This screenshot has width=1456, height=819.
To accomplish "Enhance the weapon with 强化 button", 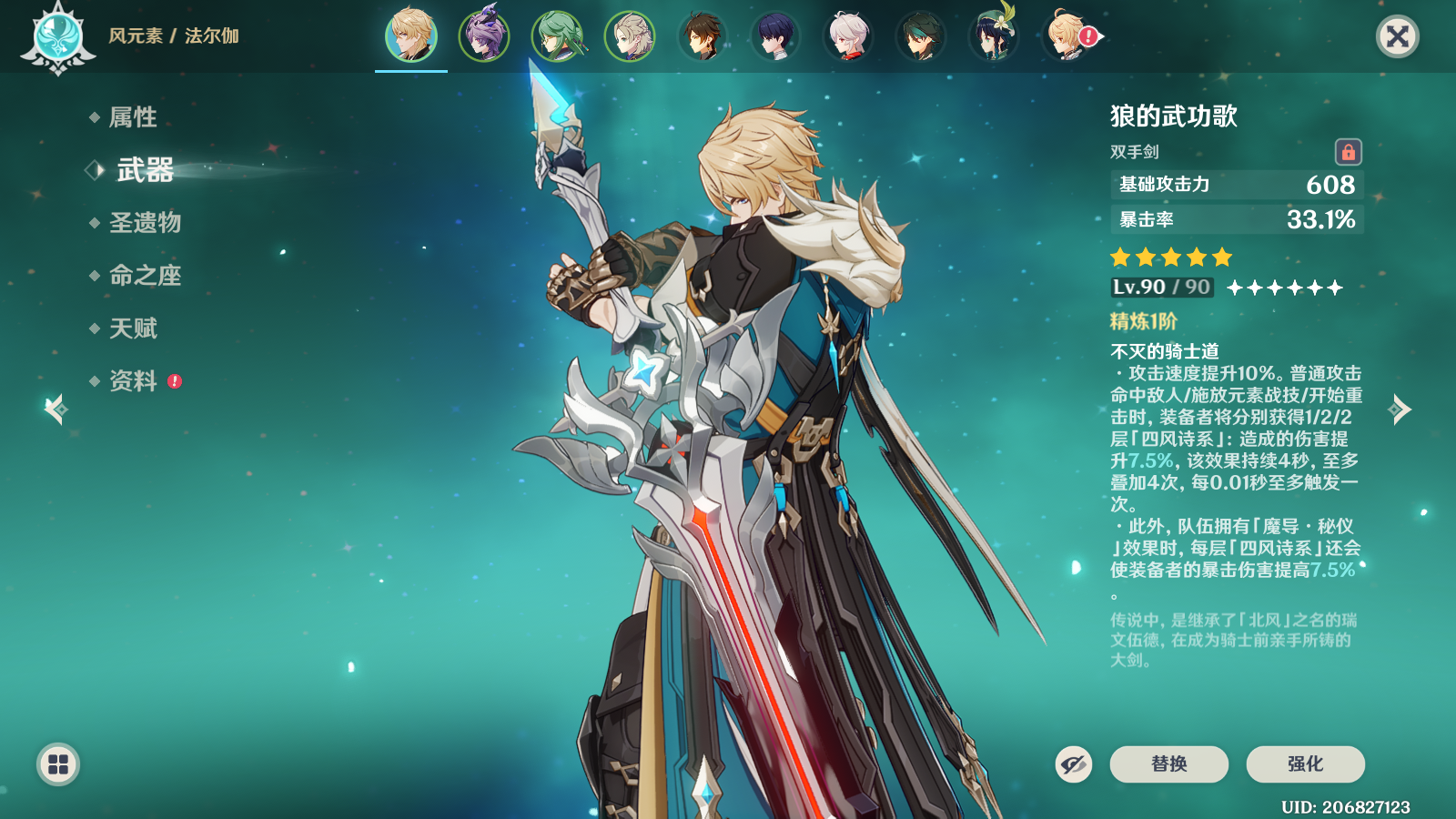I will pos(1305,764).
